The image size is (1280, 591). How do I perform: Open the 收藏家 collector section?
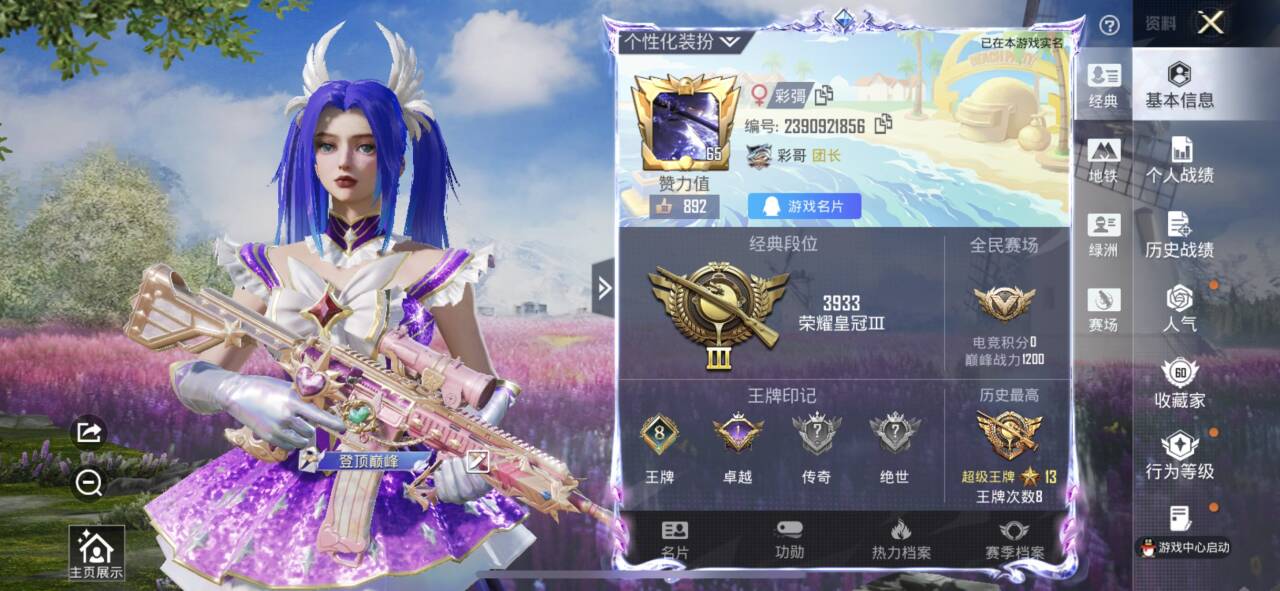pos(1180,384)
